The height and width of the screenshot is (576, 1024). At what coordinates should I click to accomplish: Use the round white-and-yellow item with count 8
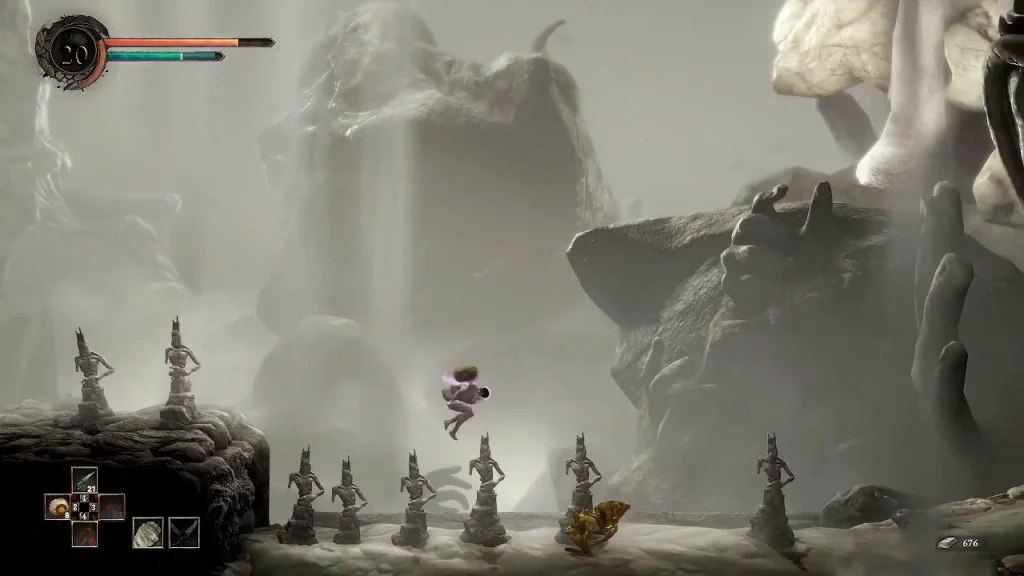click(58, 507)
